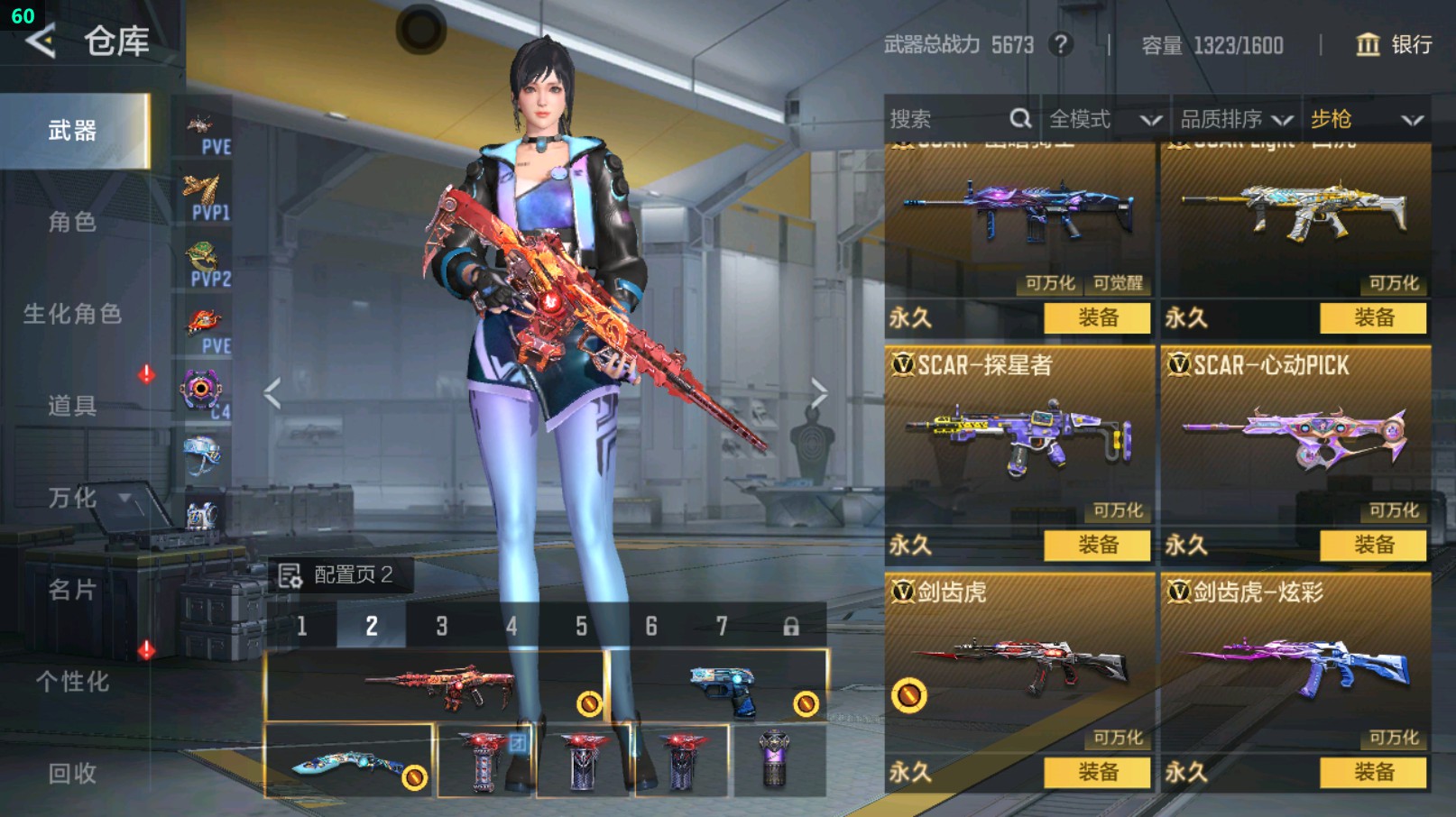Viewport: 1456px width, 817px height.
Task: Open the 回收 section
Action: 72,774
